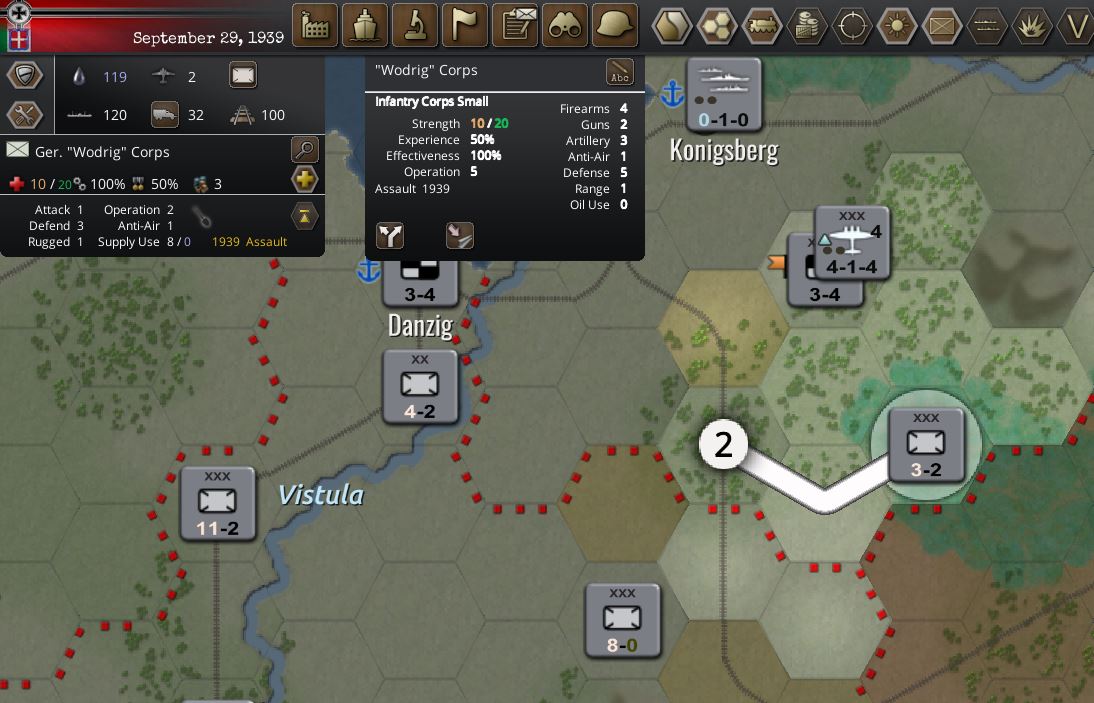The width and height of the screenshot is (1094, 703).
Task: Open the ship convoy panel
Action: (365, 25)
